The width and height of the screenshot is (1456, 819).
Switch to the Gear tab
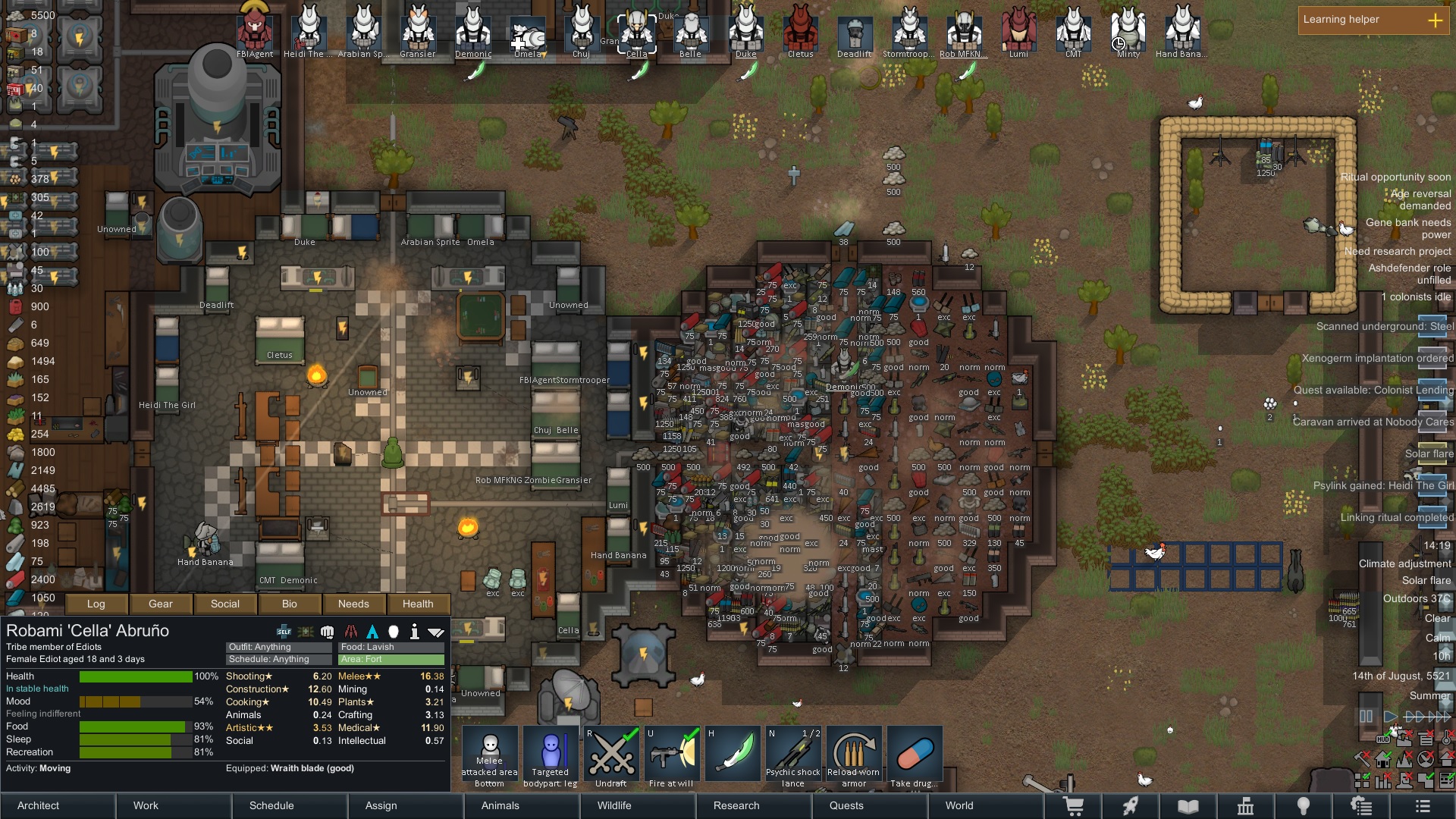point(161,604)
